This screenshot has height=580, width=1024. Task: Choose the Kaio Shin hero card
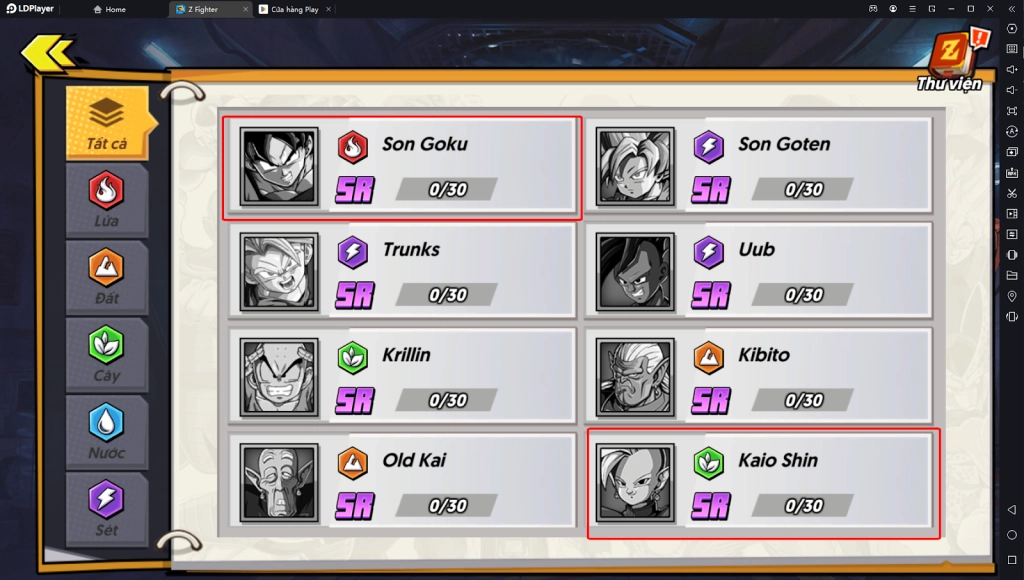[x=762, y=483]
